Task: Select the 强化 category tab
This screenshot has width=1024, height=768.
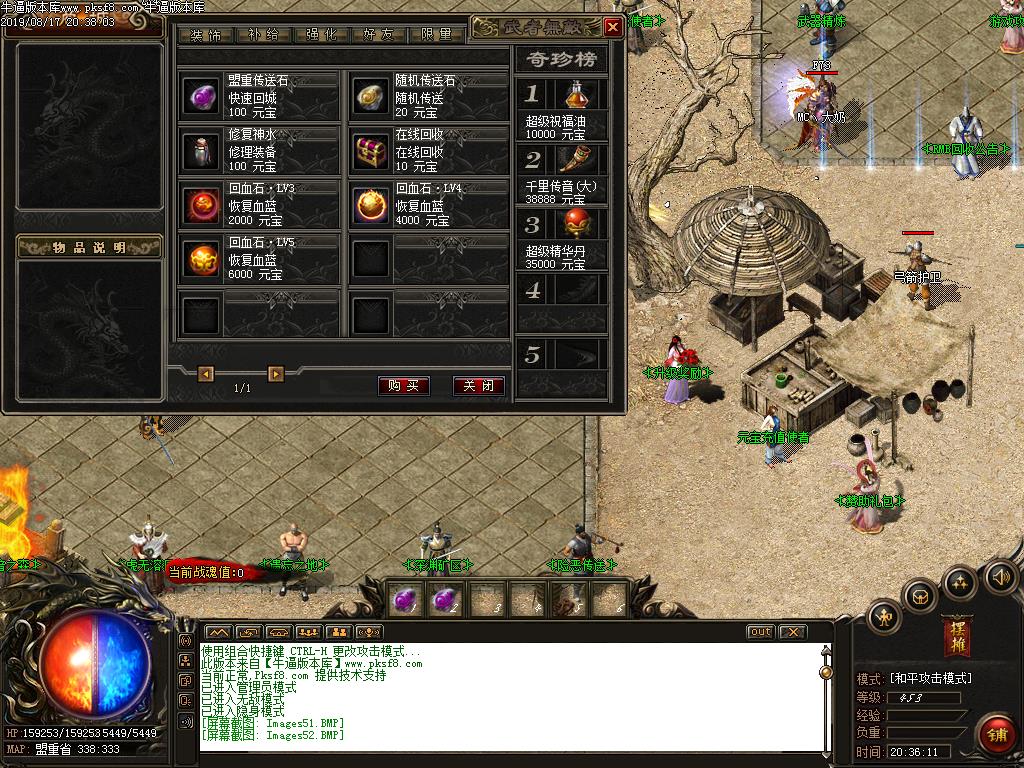Action: point(322,35)
